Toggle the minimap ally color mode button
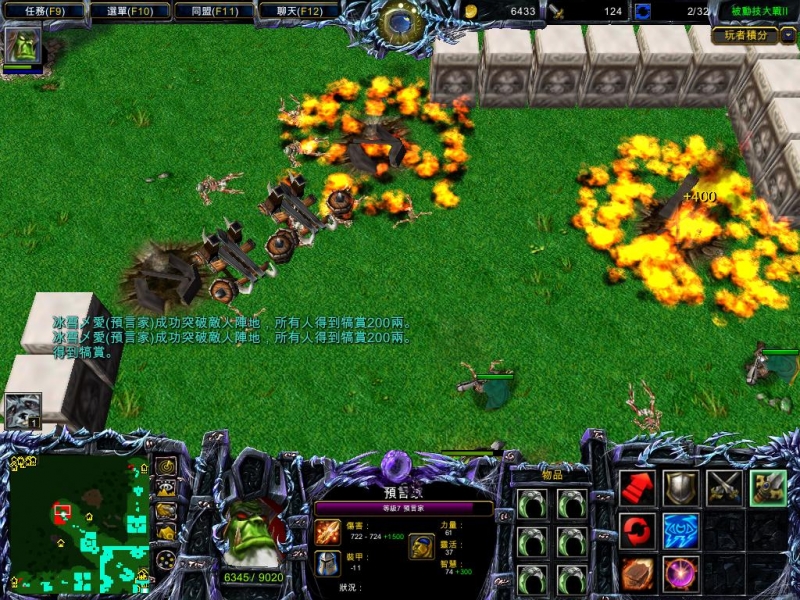Viewport: 800px width, 600px height. 165,509
